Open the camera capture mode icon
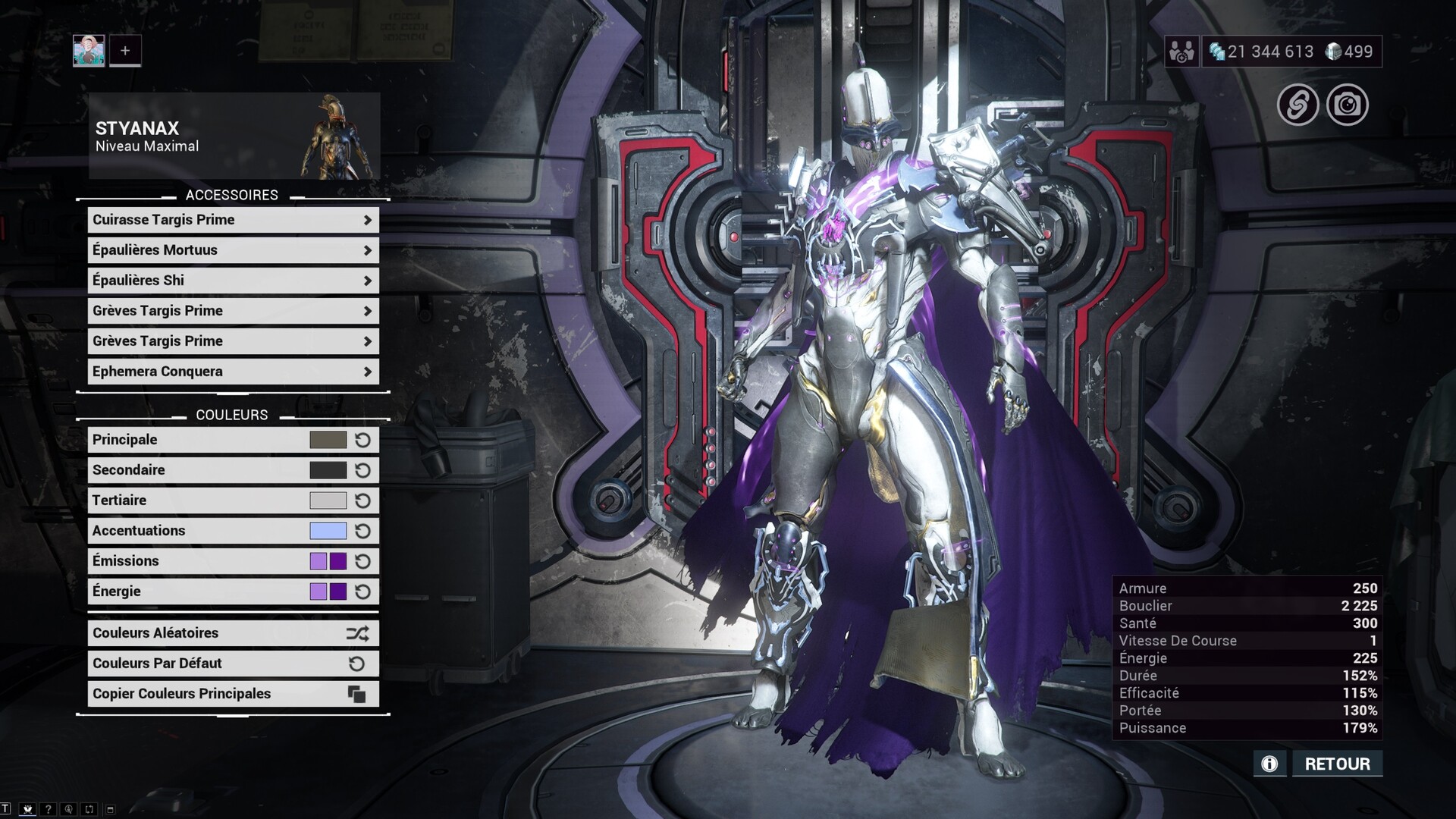1456x819 pixels. click(x=1347, y=105)
